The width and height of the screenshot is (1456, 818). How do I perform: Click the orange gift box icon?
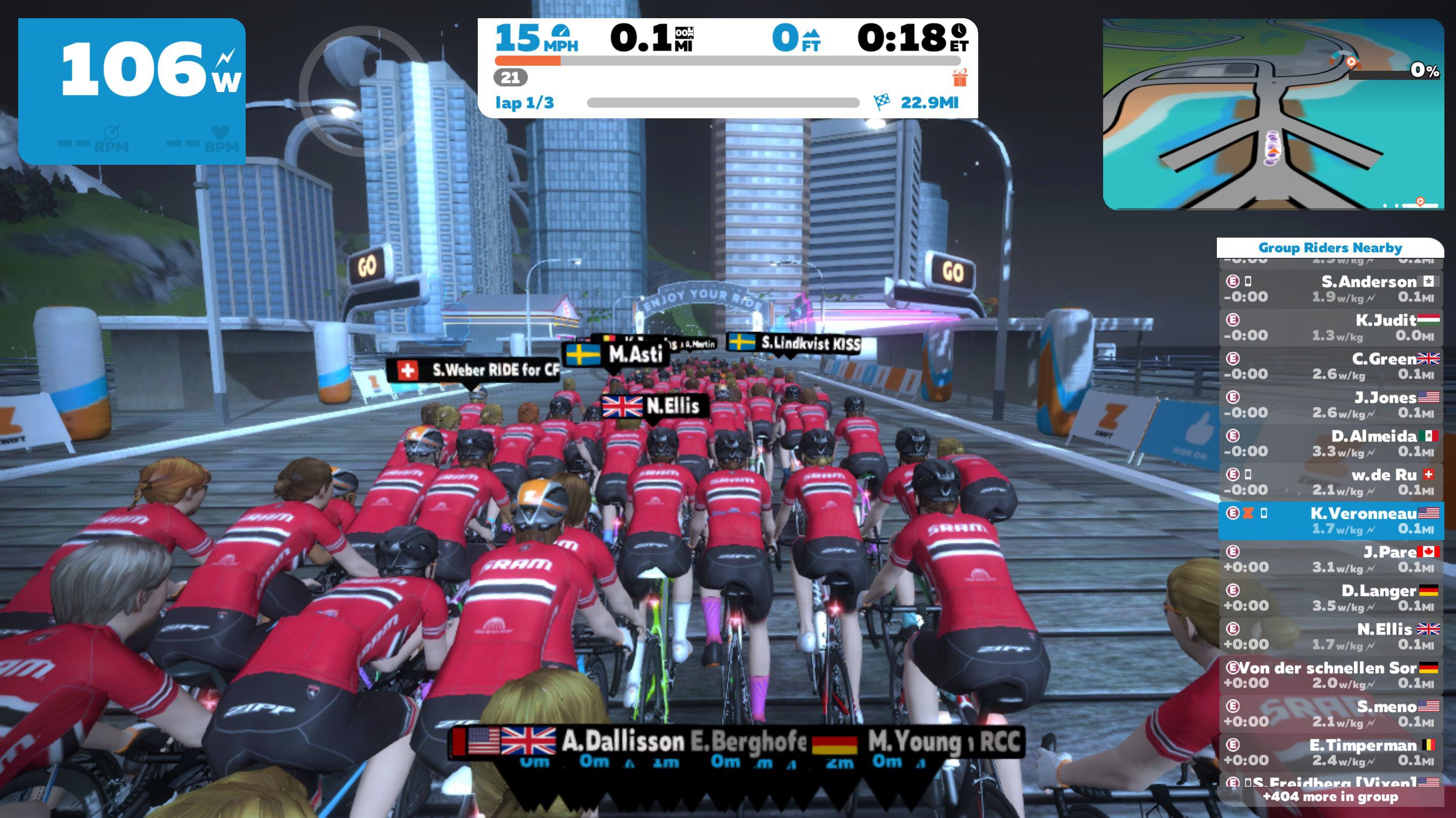tap(959, 77)
